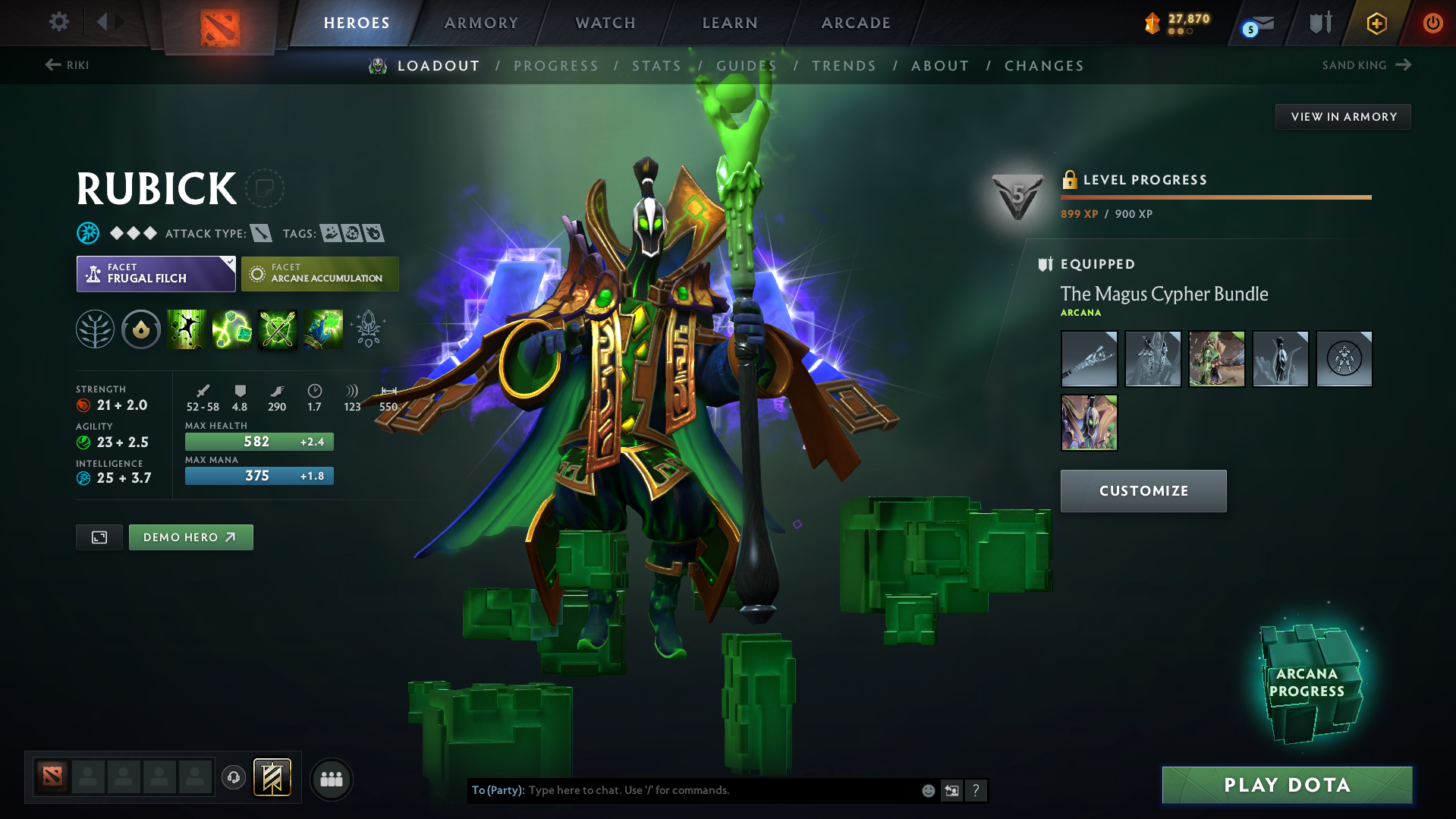Switch to the STATS tab

656,65
